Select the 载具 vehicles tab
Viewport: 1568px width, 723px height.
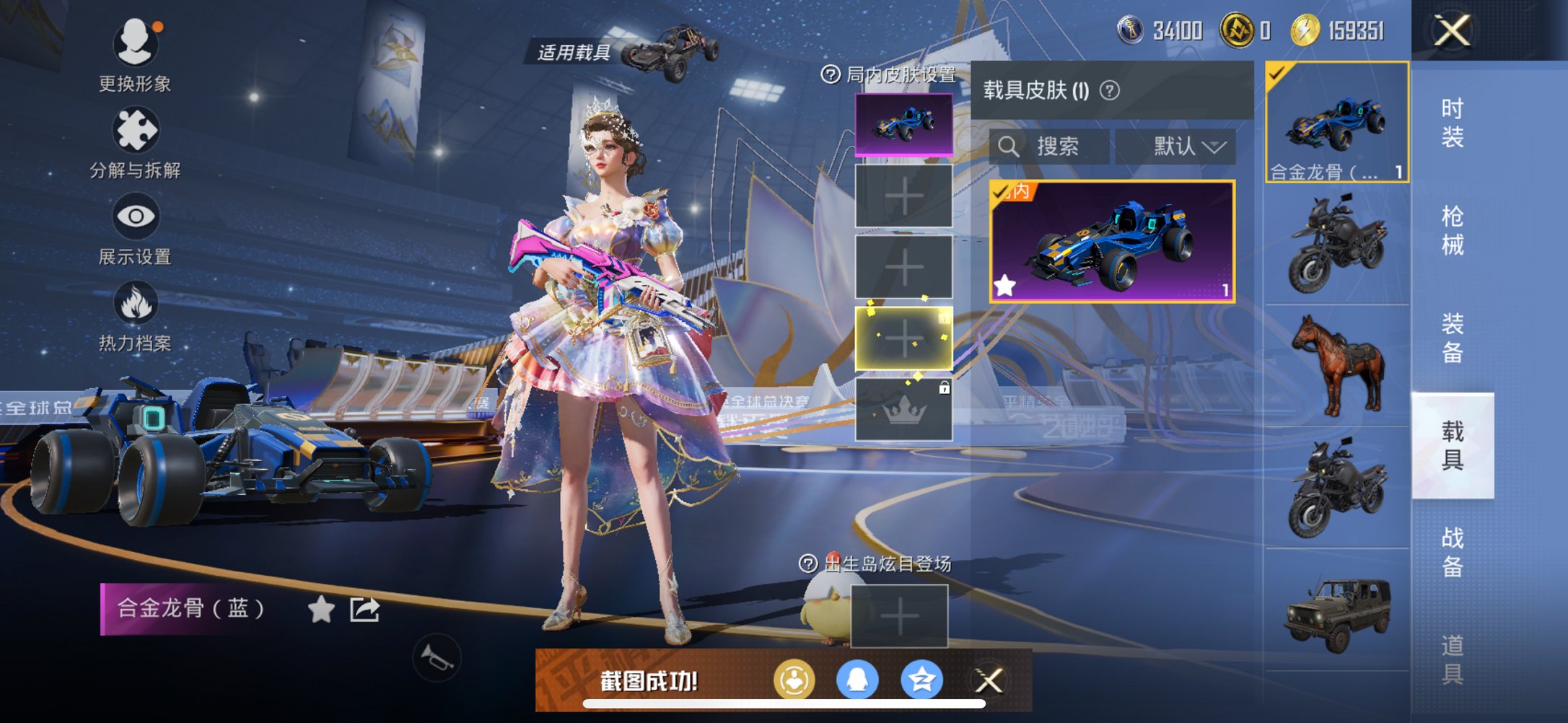[1452, 445]
